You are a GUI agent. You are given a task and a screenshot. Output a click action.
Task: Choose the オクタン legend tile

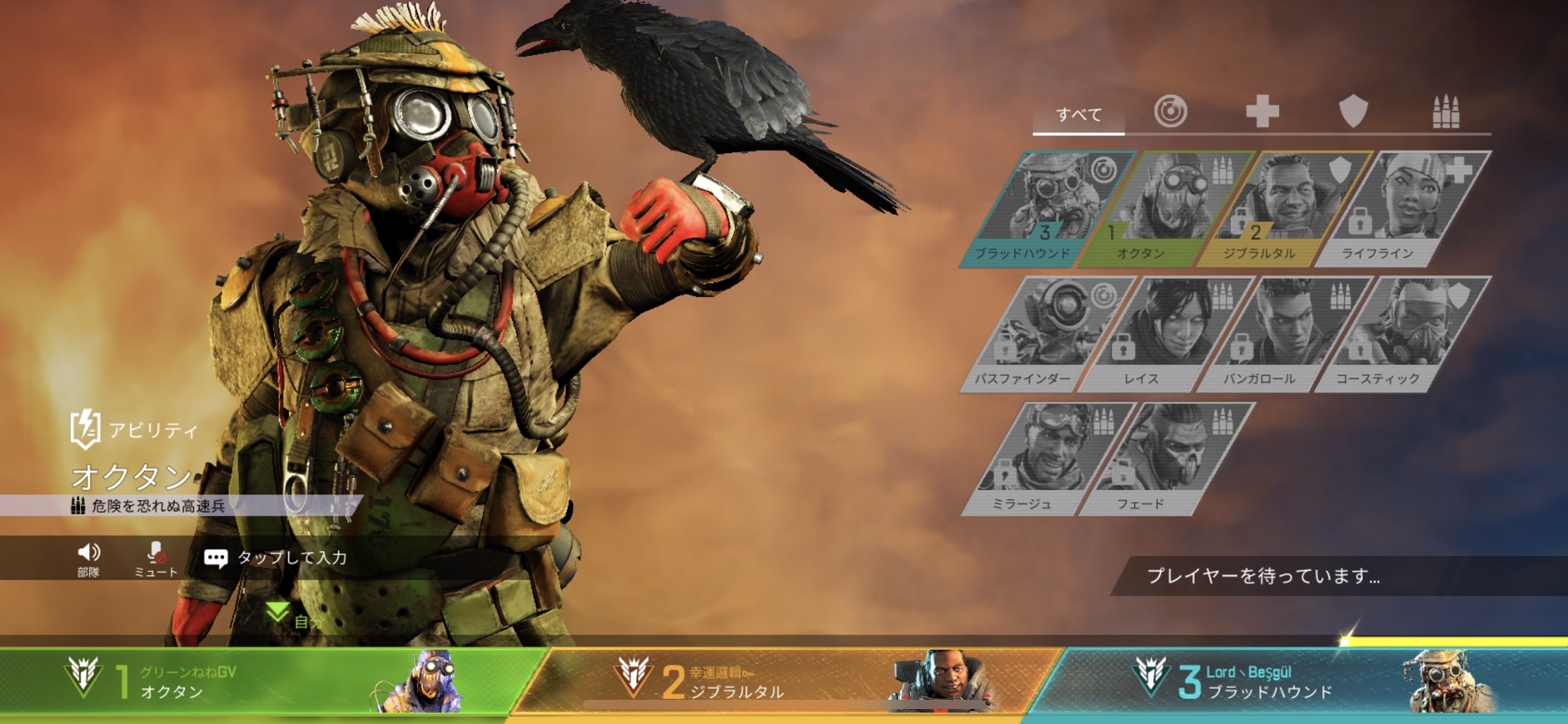(1166, 208)
